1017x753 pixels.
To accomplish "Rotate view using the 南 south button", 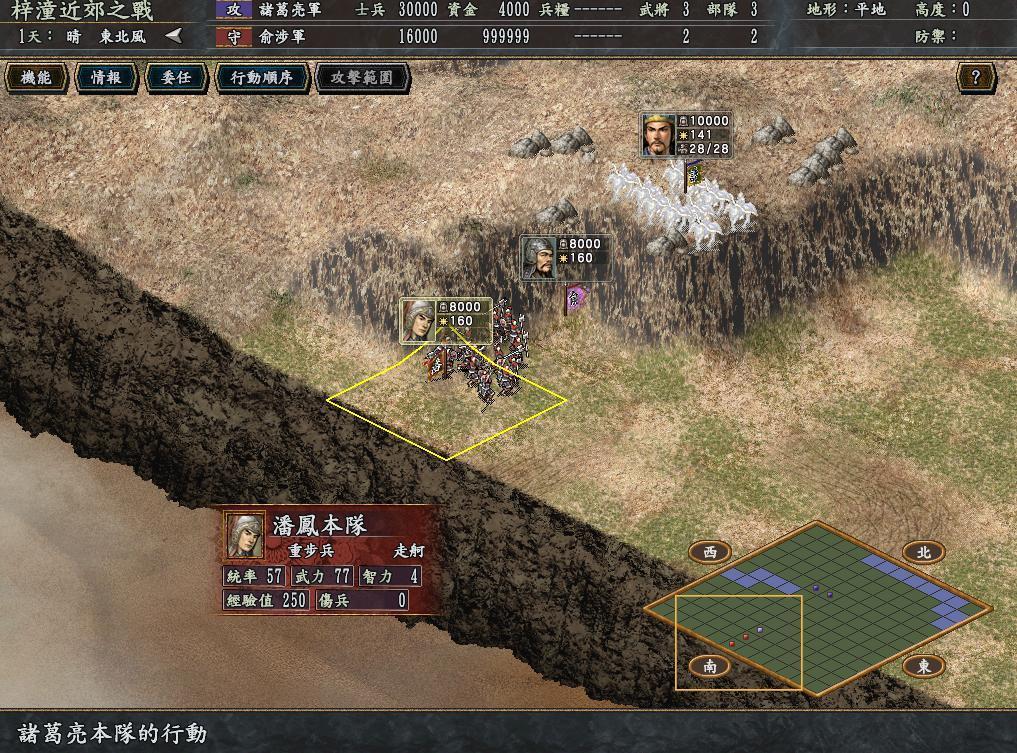I will [x=710, y=666].
